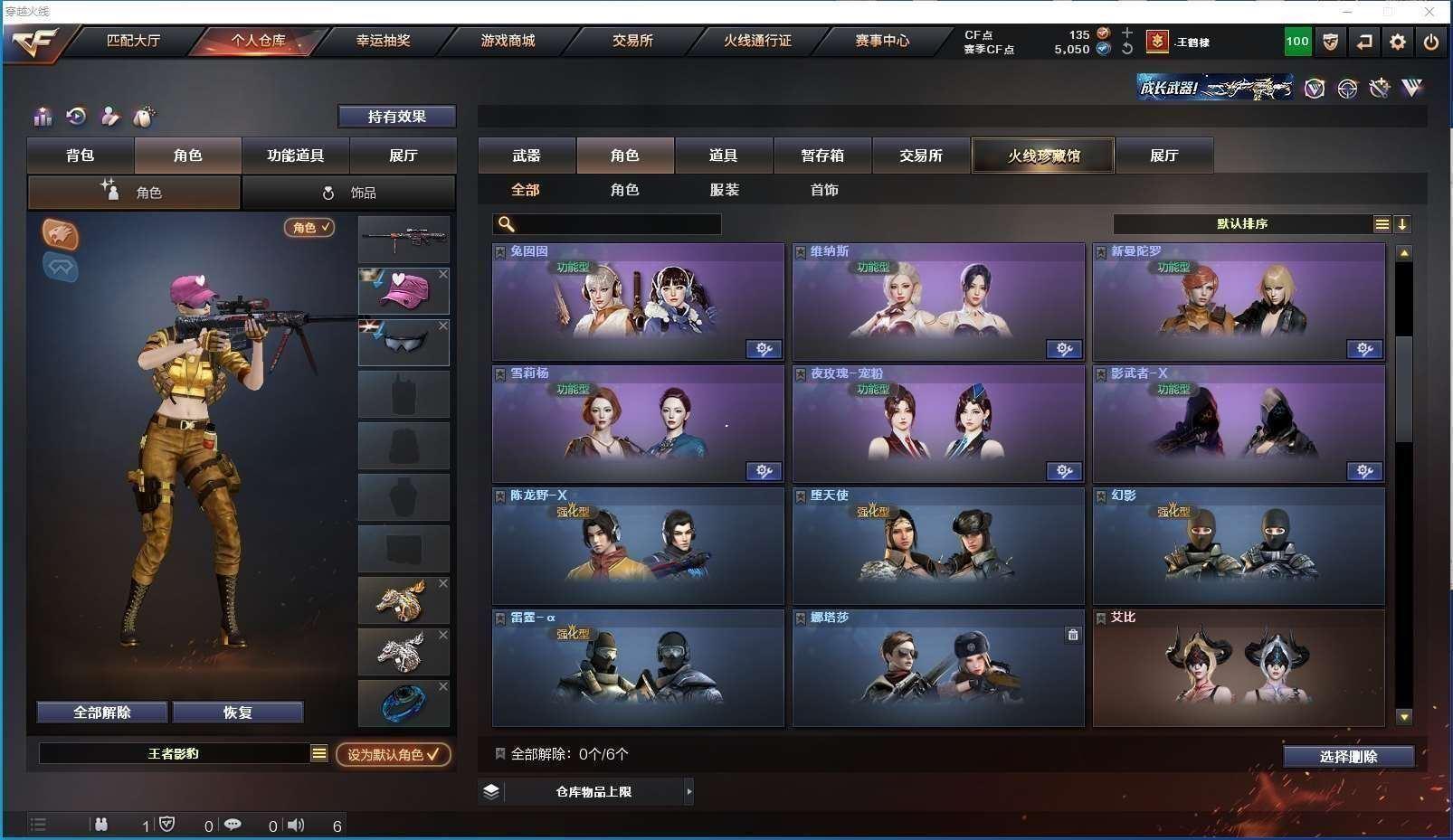Click the 选择删除 button
Image resolution: width=1453 pixels, height=840 pixels.
[1348, 757]
